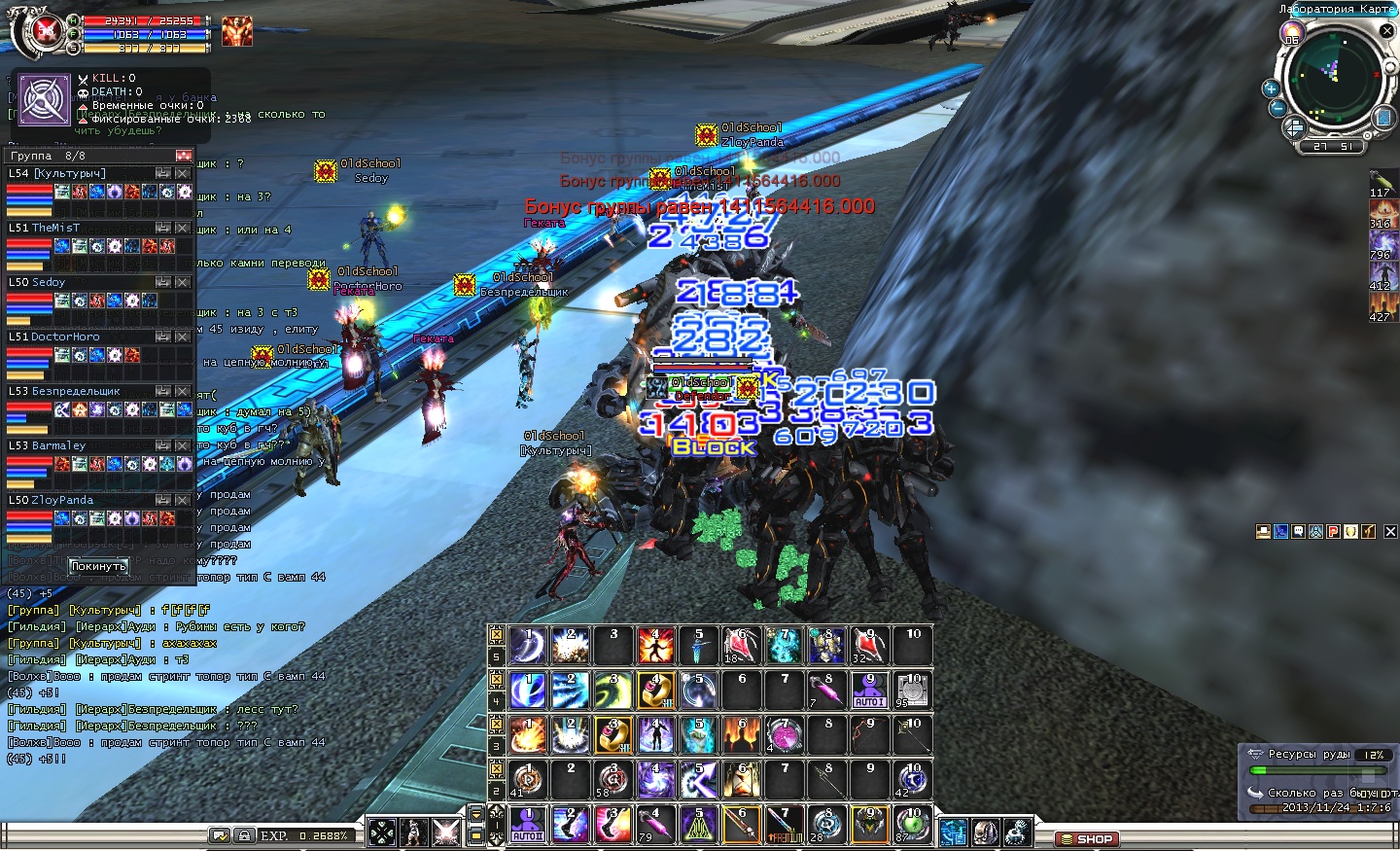
Task: Close the minimap with its X button
Action: tap(1387, 31)
